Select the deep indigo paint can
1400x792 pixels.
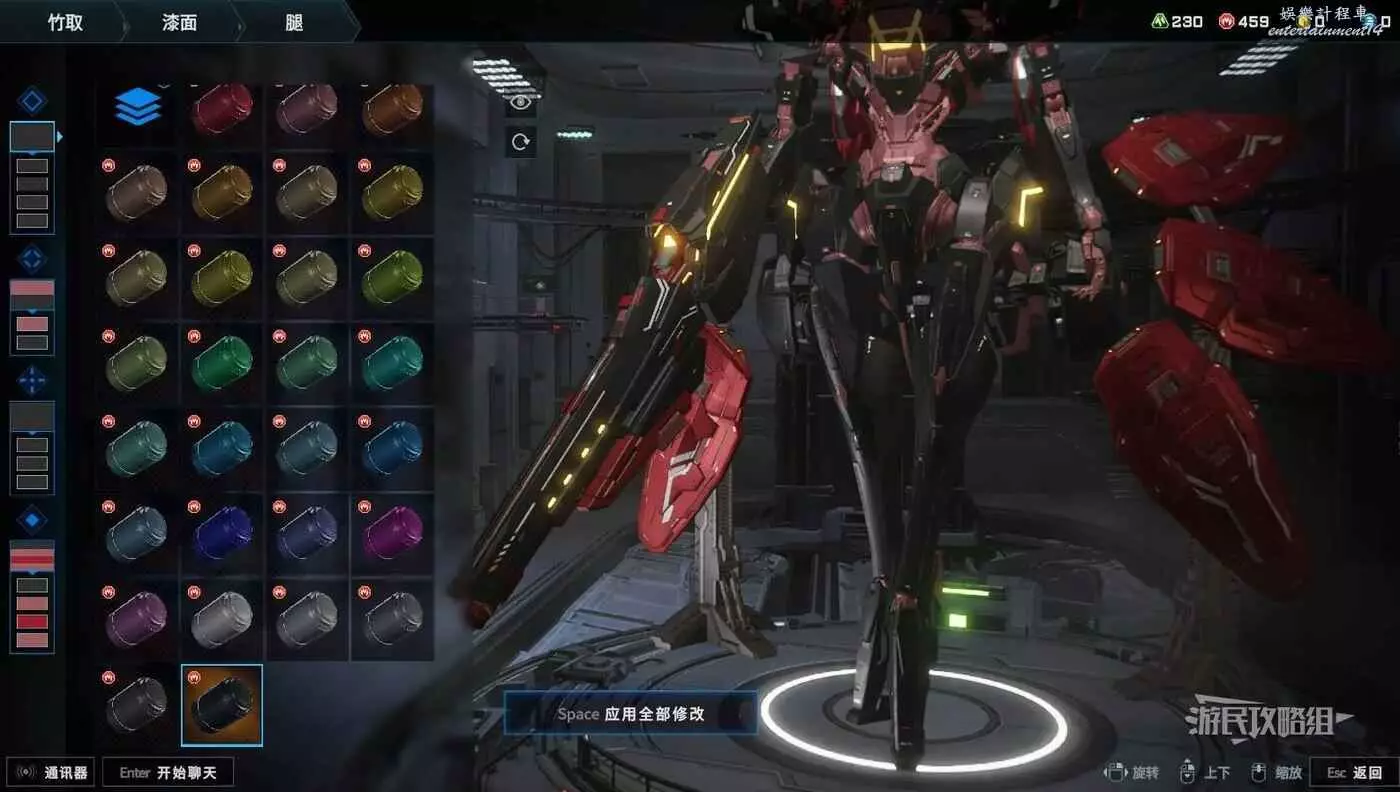pyautogui.click(x=222, y=531)
